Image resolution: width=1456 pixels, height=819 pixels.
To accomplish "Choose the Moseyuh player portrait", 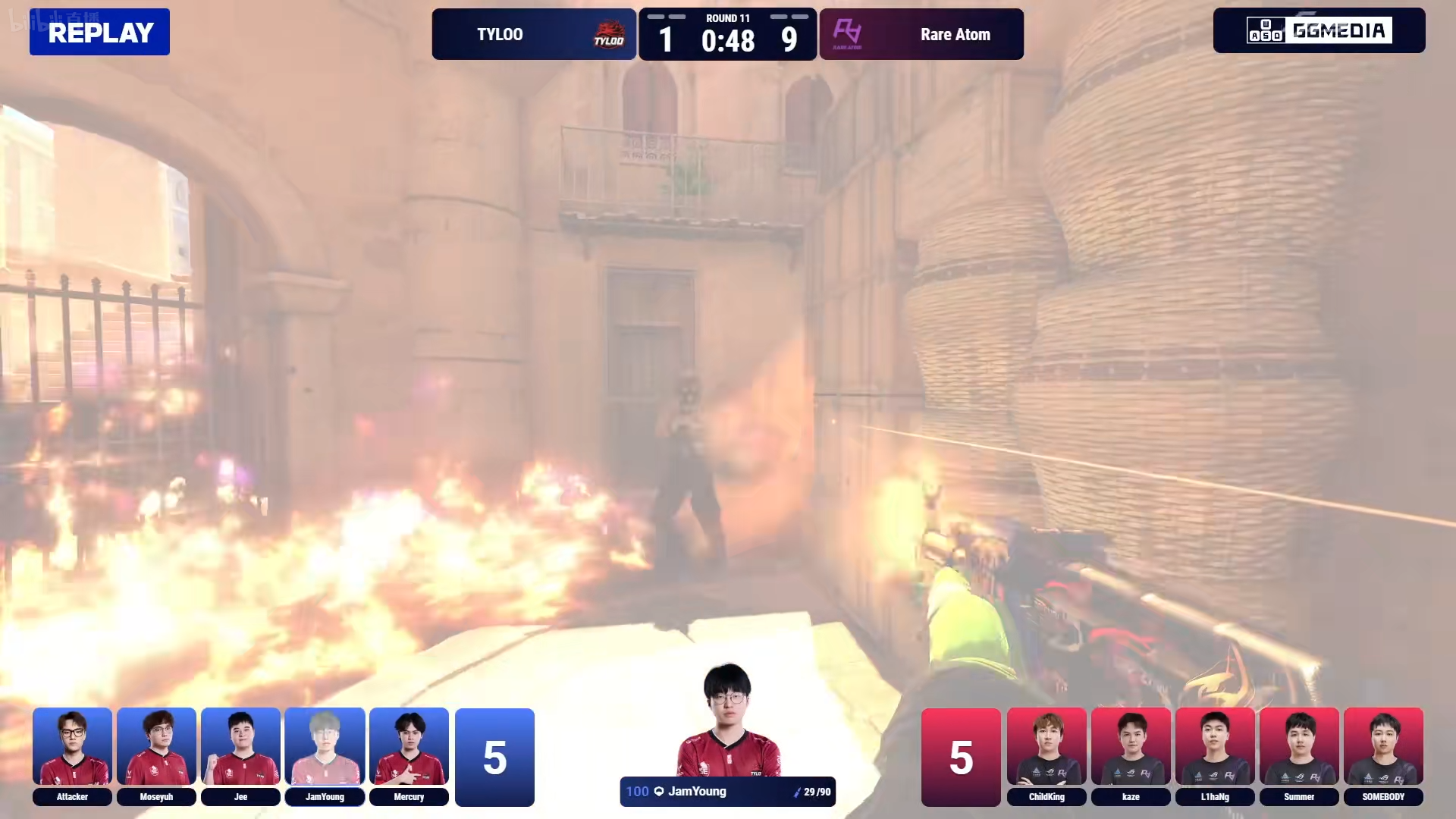I will pyautogui.click(x=156, y=755).
